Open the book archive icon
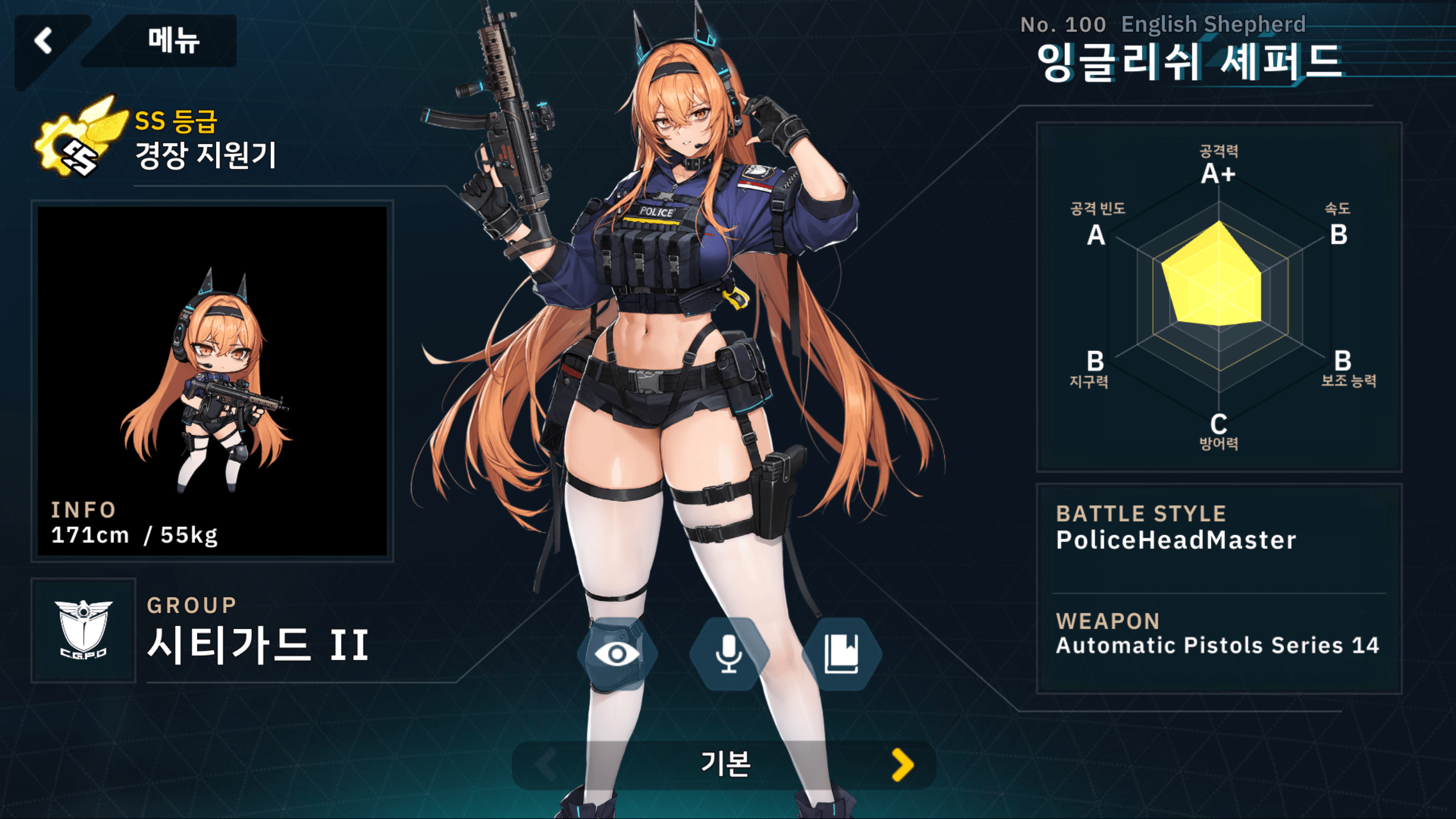The image size is (1456, 819). tap(841, 654)
